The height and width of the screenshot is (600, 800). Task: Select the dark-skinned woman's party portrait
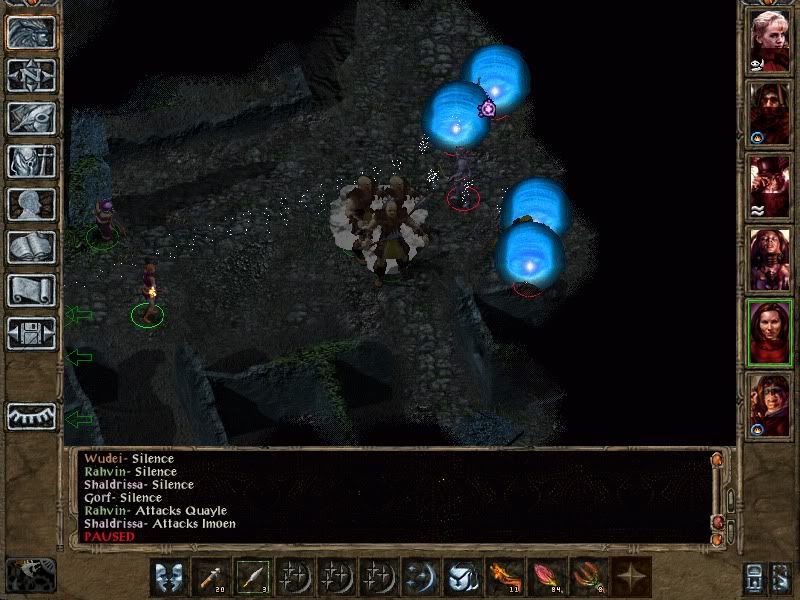[x=770, y=259]
